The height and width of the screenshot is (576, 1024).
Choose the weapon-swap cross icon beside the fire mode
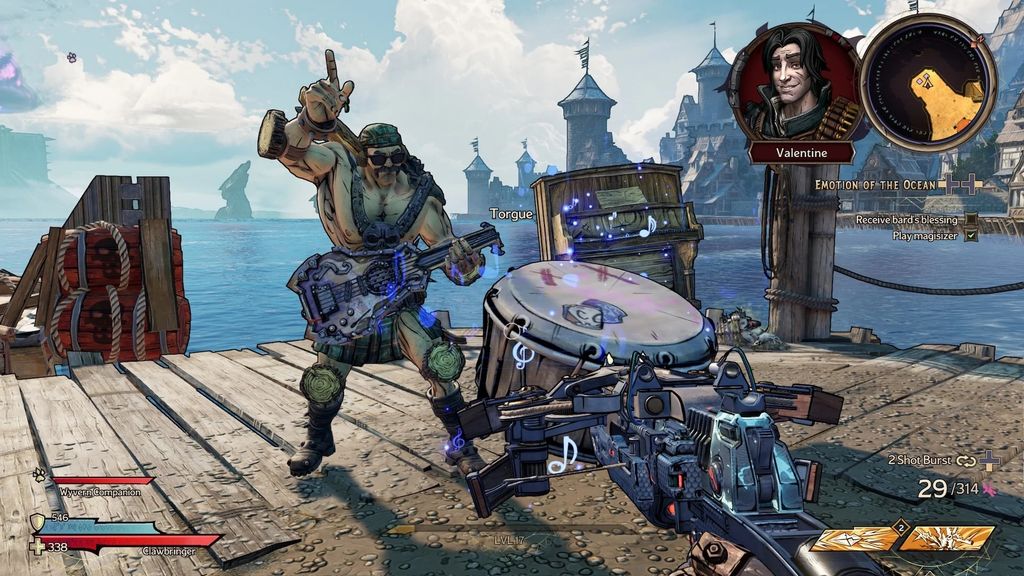pyautogui.click(x=989, y=460)
